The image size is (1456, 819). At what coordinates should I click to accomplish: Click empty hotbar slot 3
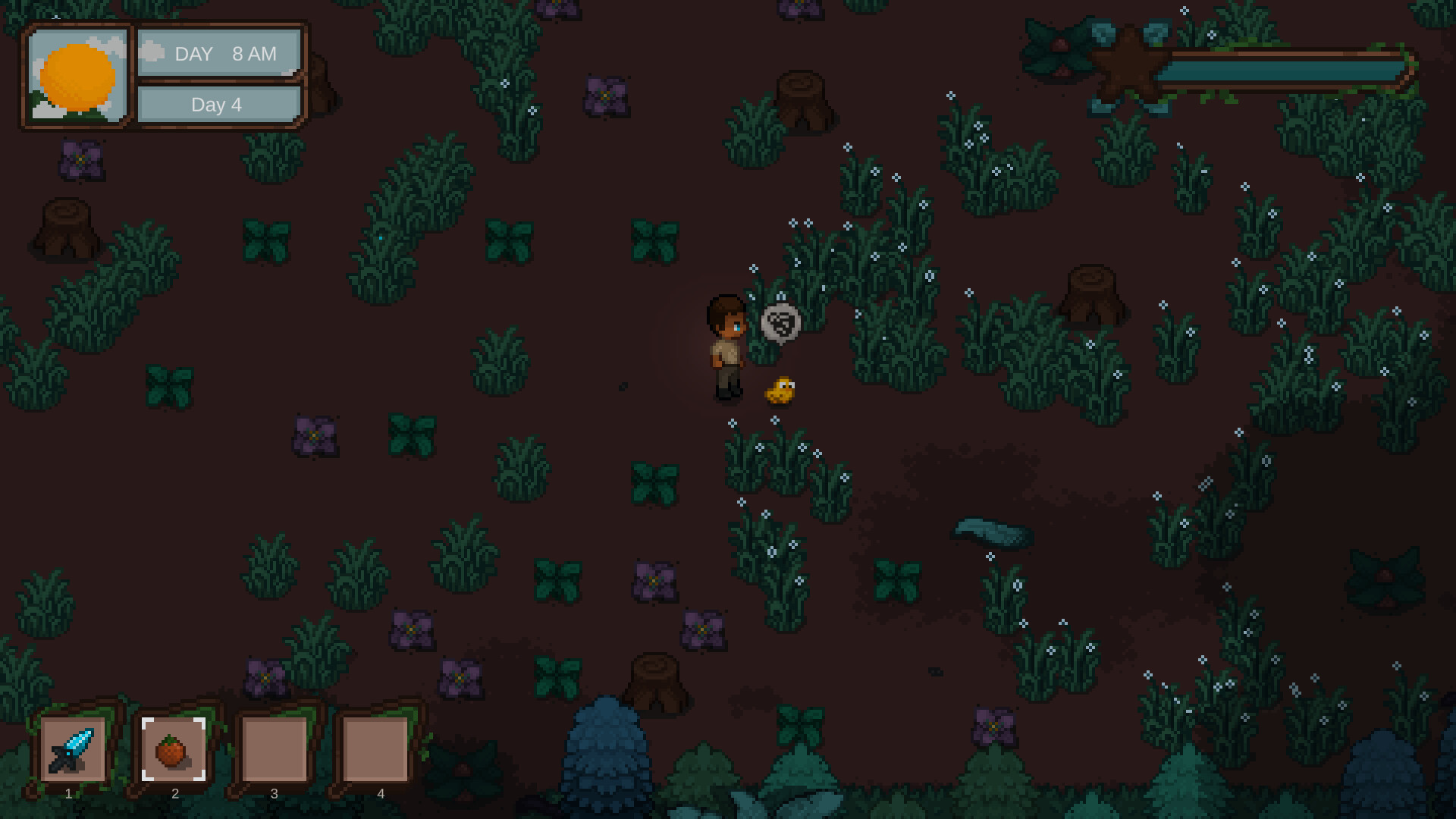coord(273,751)
